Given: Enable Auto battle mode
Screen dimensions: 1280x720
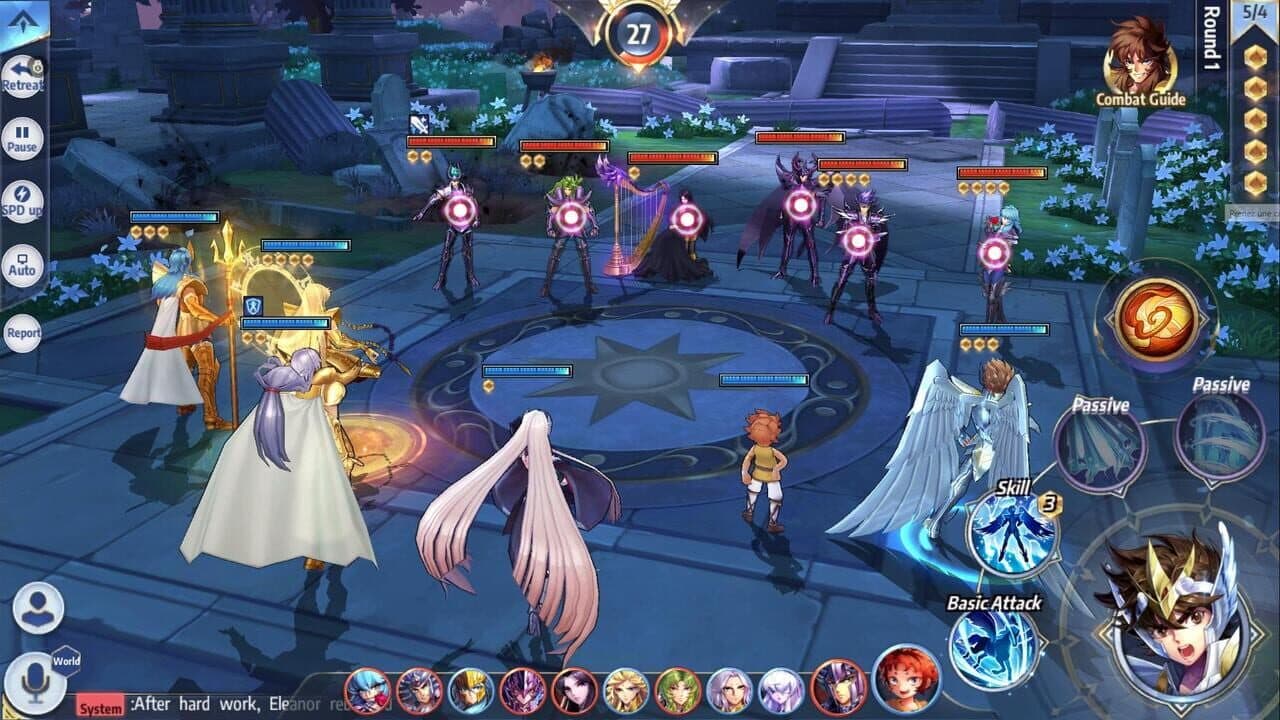Looking at the screenshot, I should pos(25,263).
